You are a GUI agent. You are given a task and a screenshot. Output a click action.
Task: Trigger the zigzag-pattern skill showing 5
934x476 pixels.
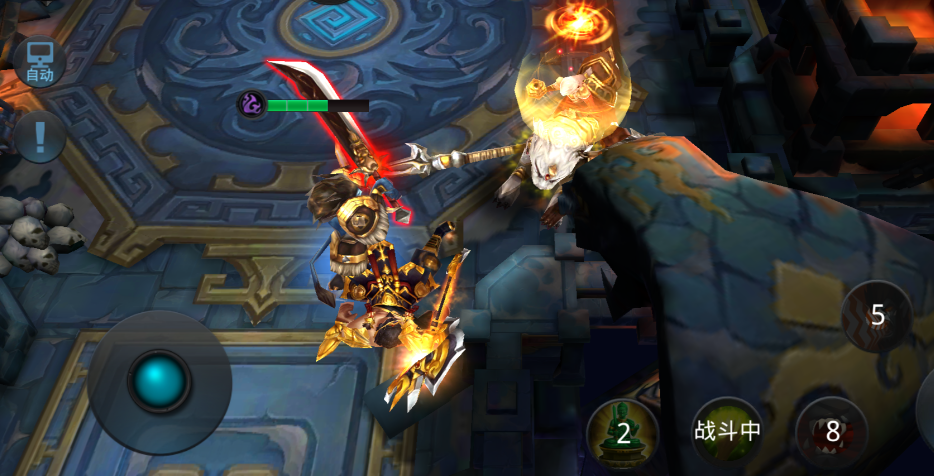point(876,316)
